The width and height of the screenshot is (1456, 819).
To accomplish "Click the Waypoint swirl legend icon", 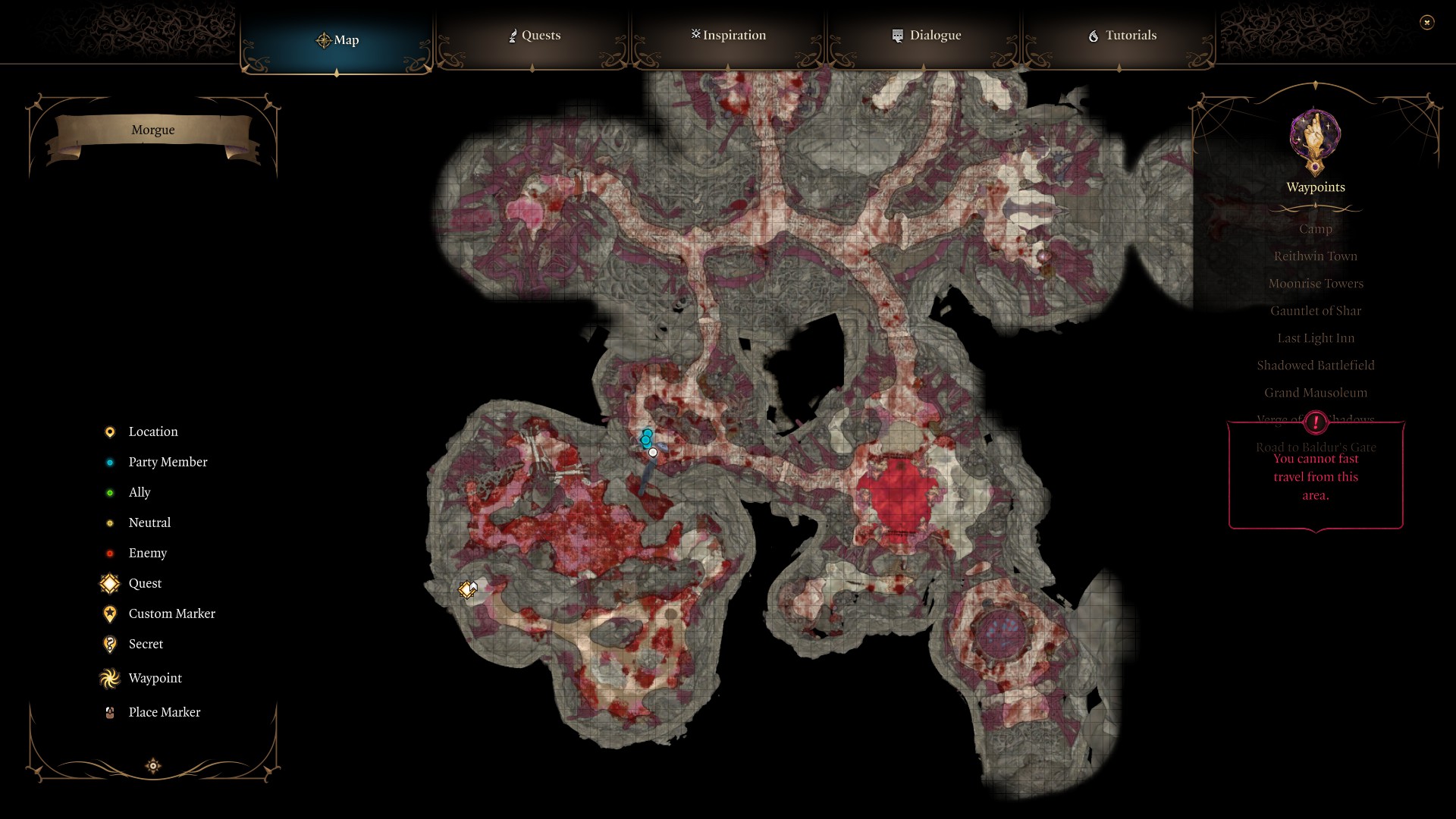I will [x=108, y=678].
